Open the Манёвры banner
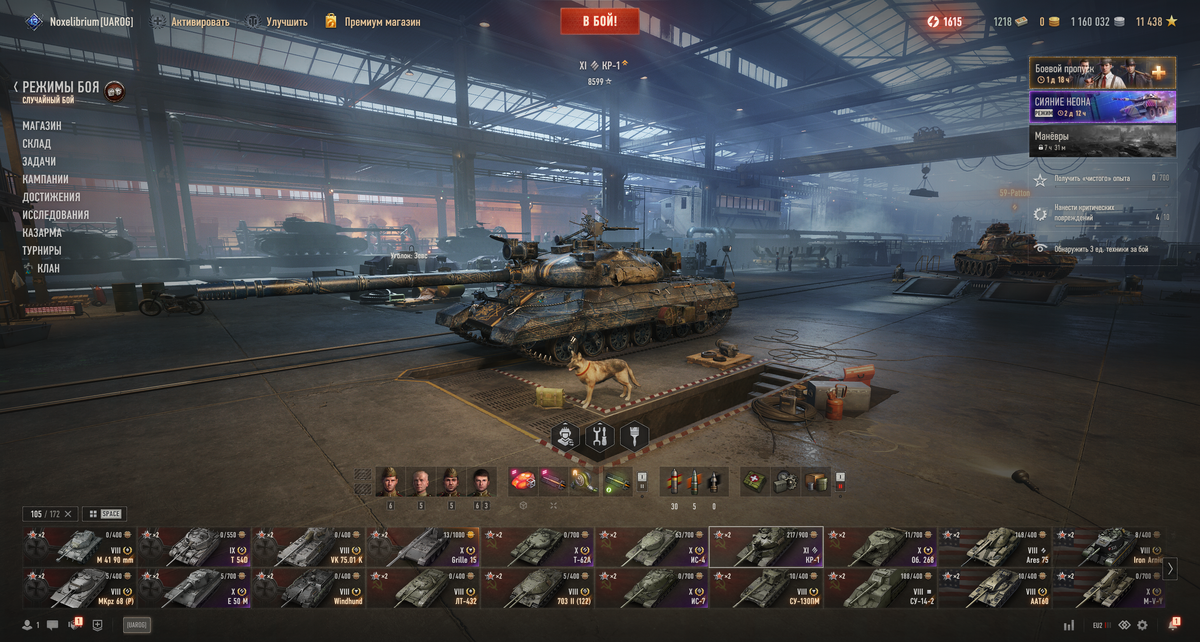1200x642 pixels. click(x=1102, y=140)
